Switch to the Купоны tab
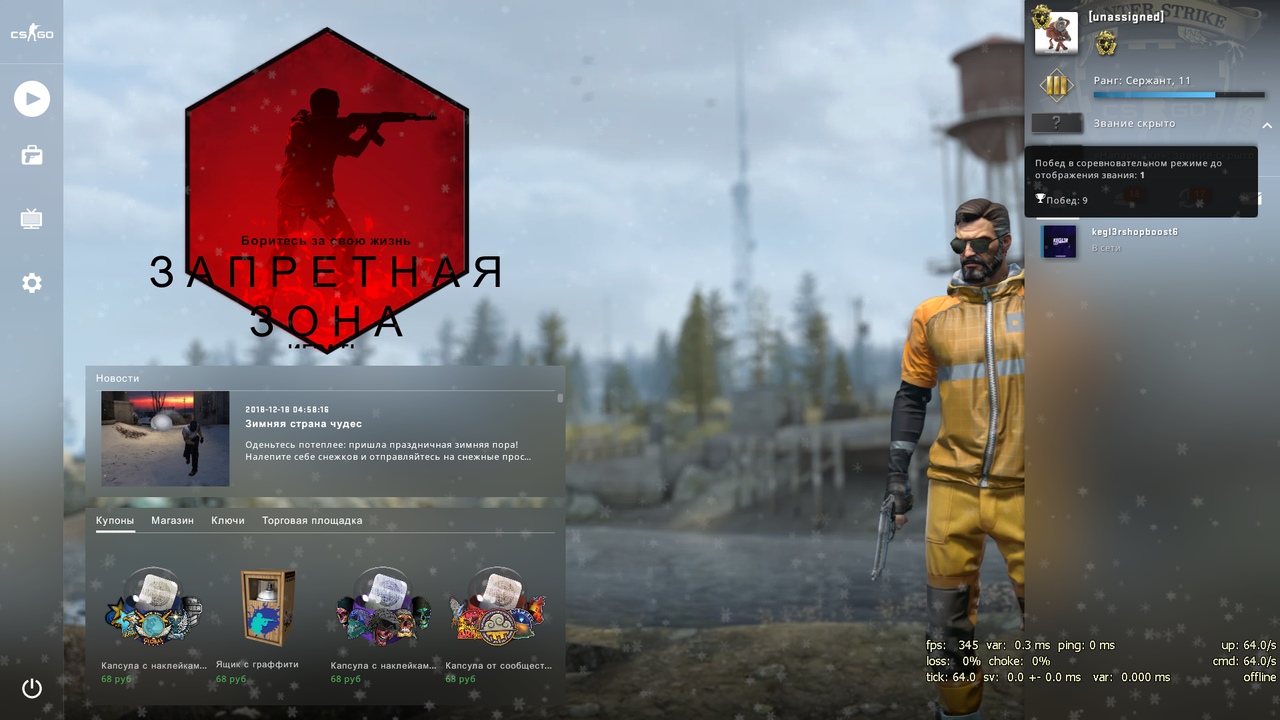1280x720 pixels. tap(115, 521)
